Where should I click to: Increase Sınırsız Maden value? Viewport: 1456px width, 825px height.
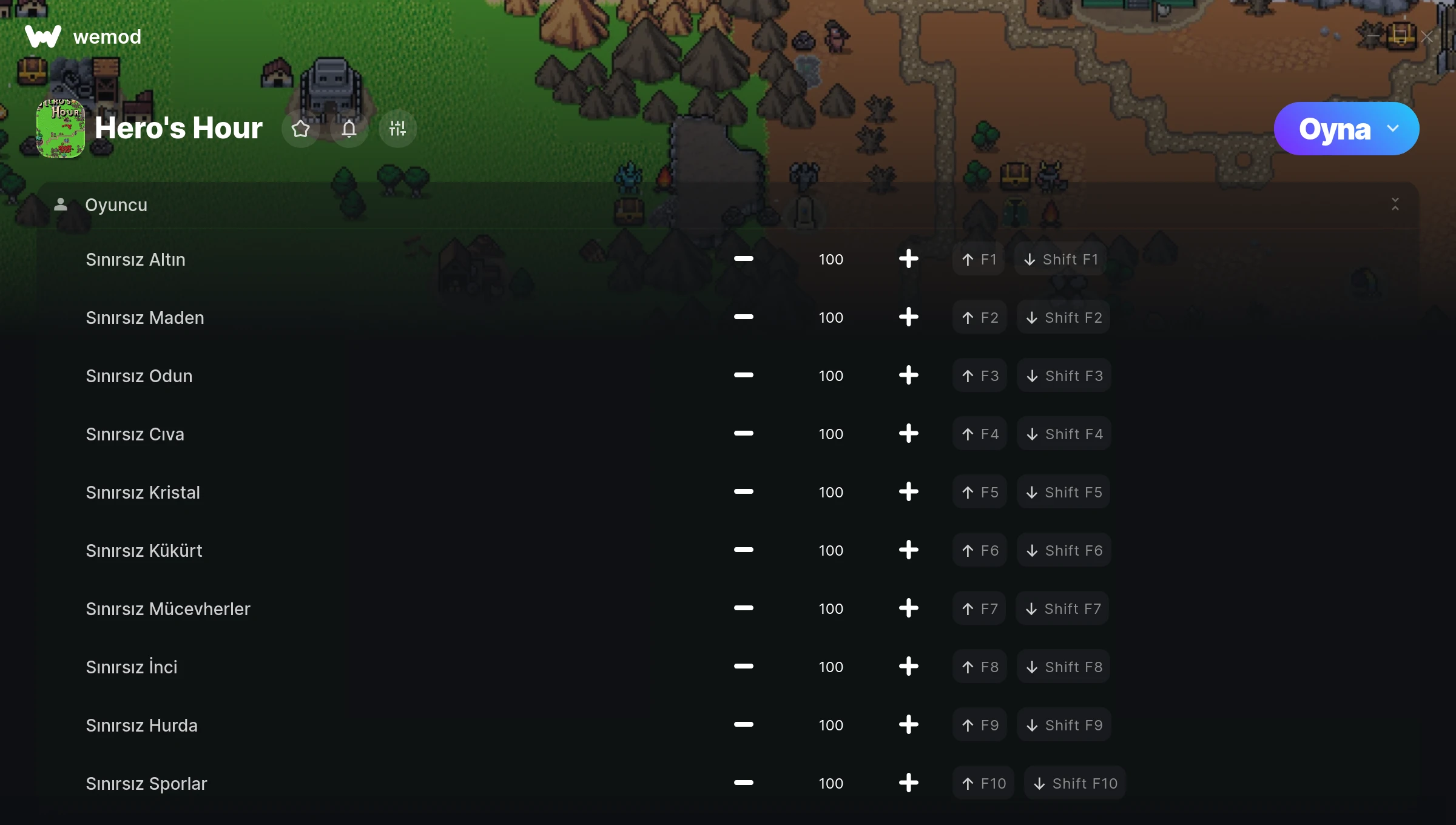(908, 317)
